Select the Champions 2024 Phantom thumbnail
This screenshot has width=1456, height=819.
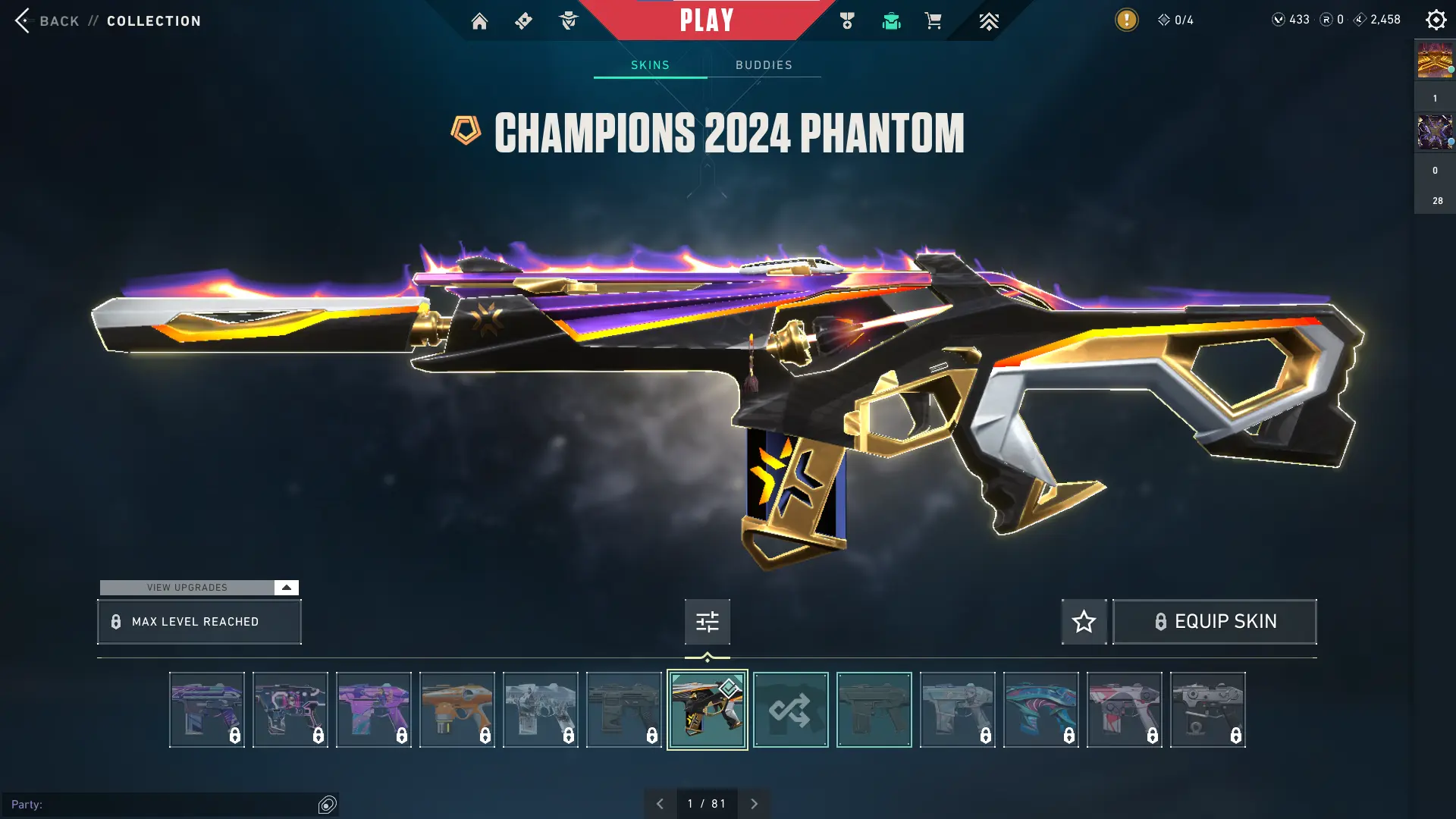pyautogui.click(x=706, y=709)
